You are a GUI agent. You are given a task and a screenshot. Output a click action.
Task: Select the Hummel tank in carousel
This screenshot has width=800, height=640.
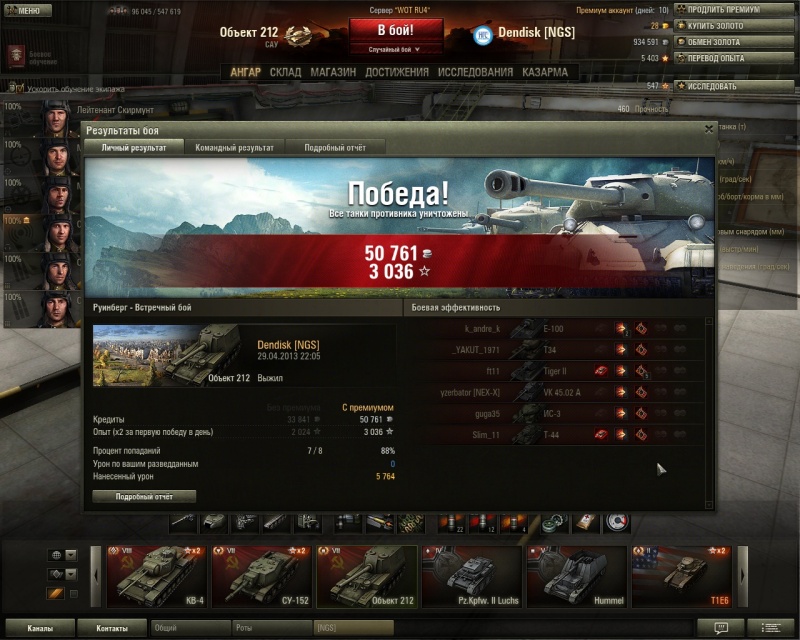pos(577,577)
